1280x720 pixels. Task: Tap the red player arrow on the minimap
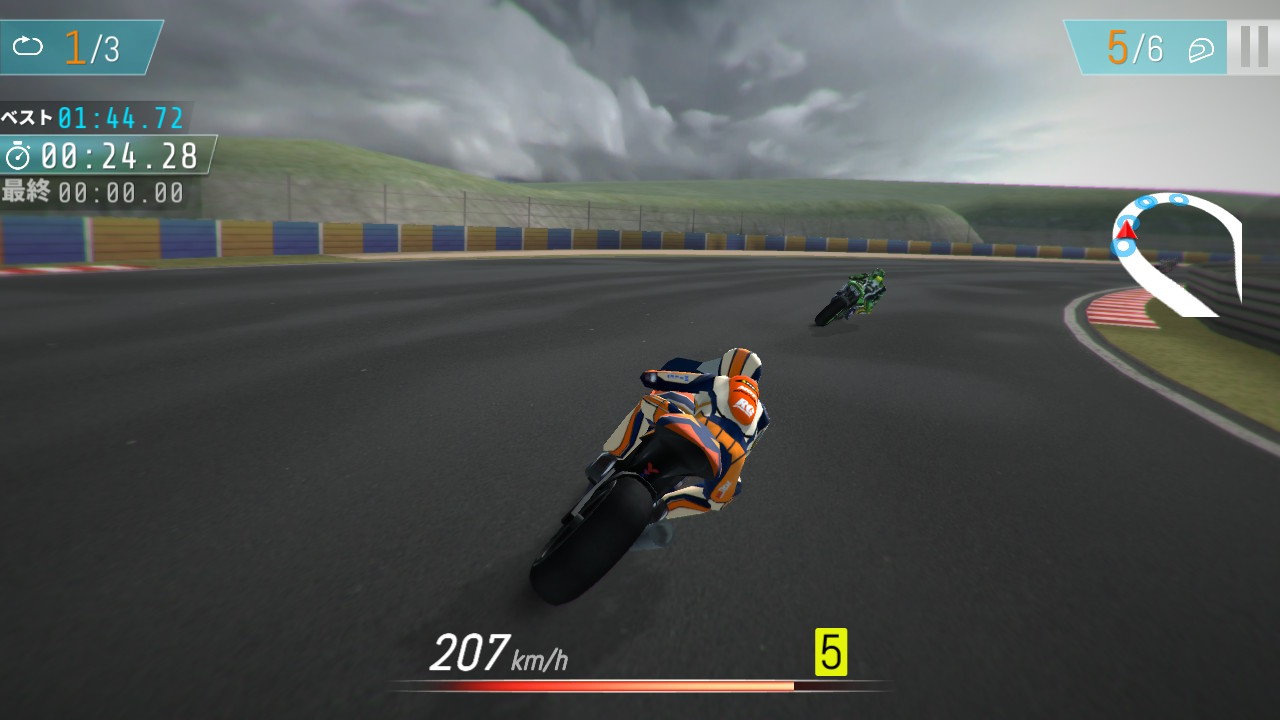(x=1127, y=230)
